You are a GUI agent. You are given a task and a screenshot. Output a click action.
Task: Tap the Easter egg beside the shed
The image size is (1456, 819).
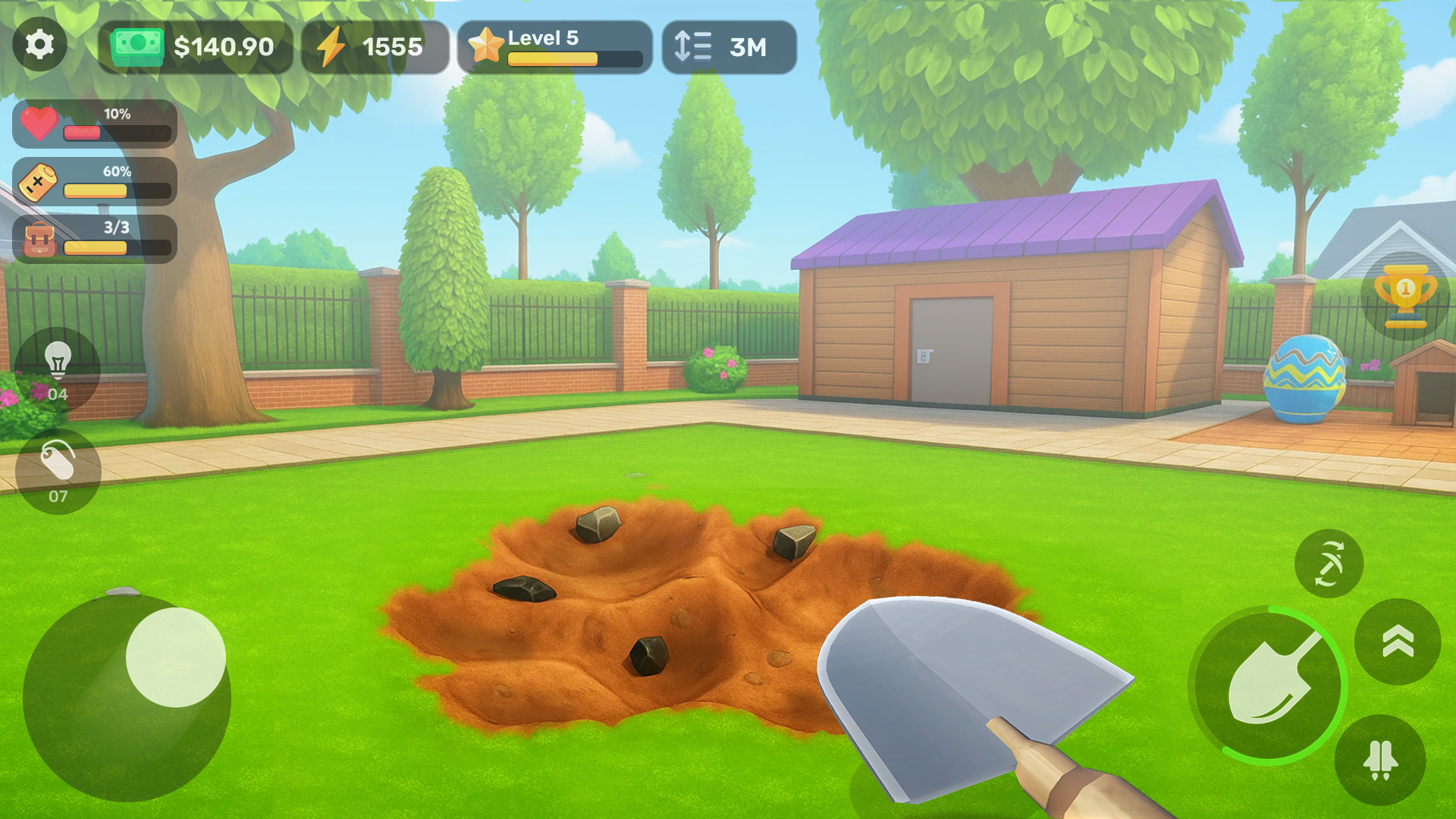1305,377
